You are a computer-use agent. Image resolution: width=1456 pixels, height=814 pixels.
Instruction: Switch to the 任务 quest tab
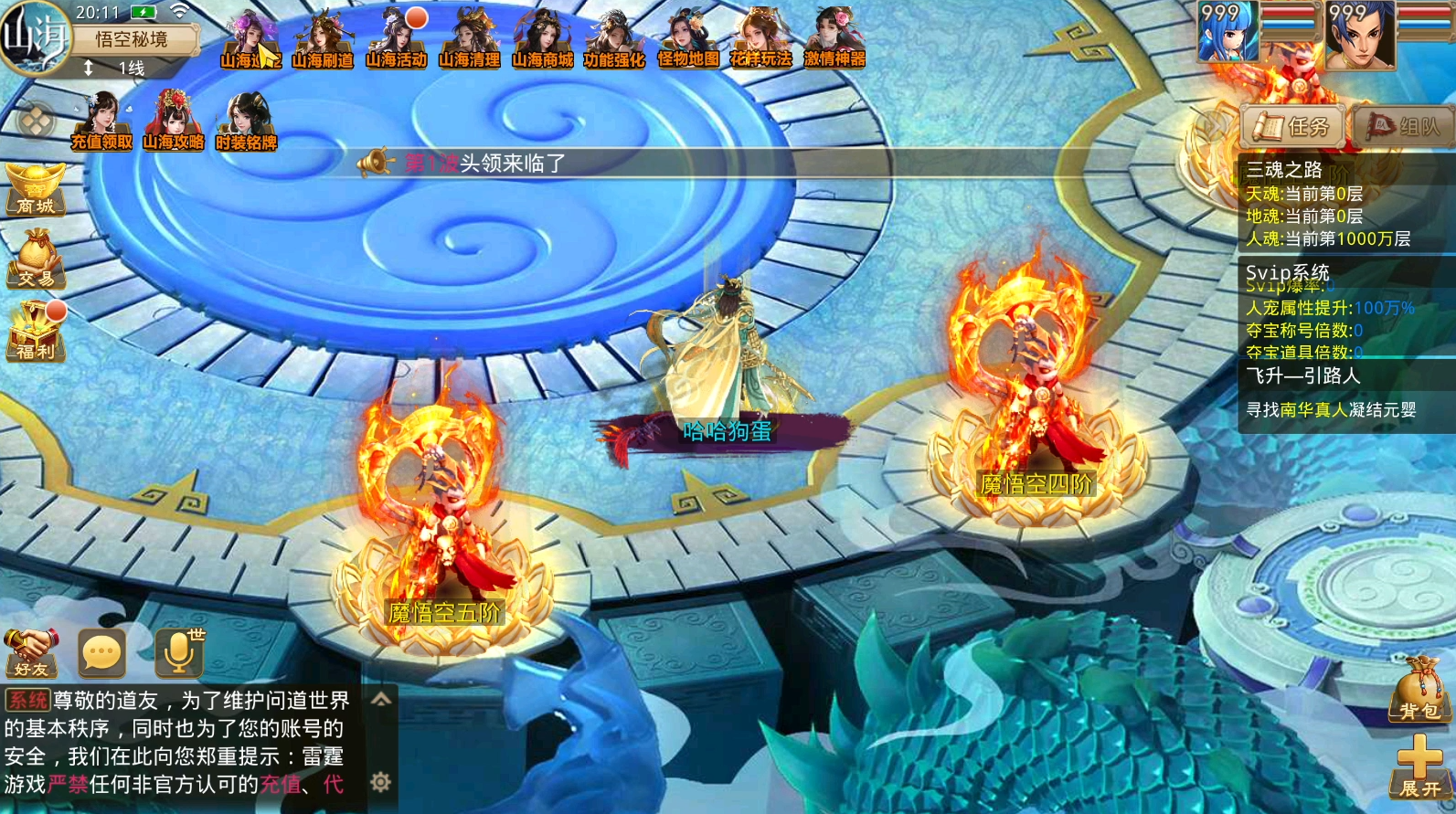pyautogui.click(x=1291, y=127)
